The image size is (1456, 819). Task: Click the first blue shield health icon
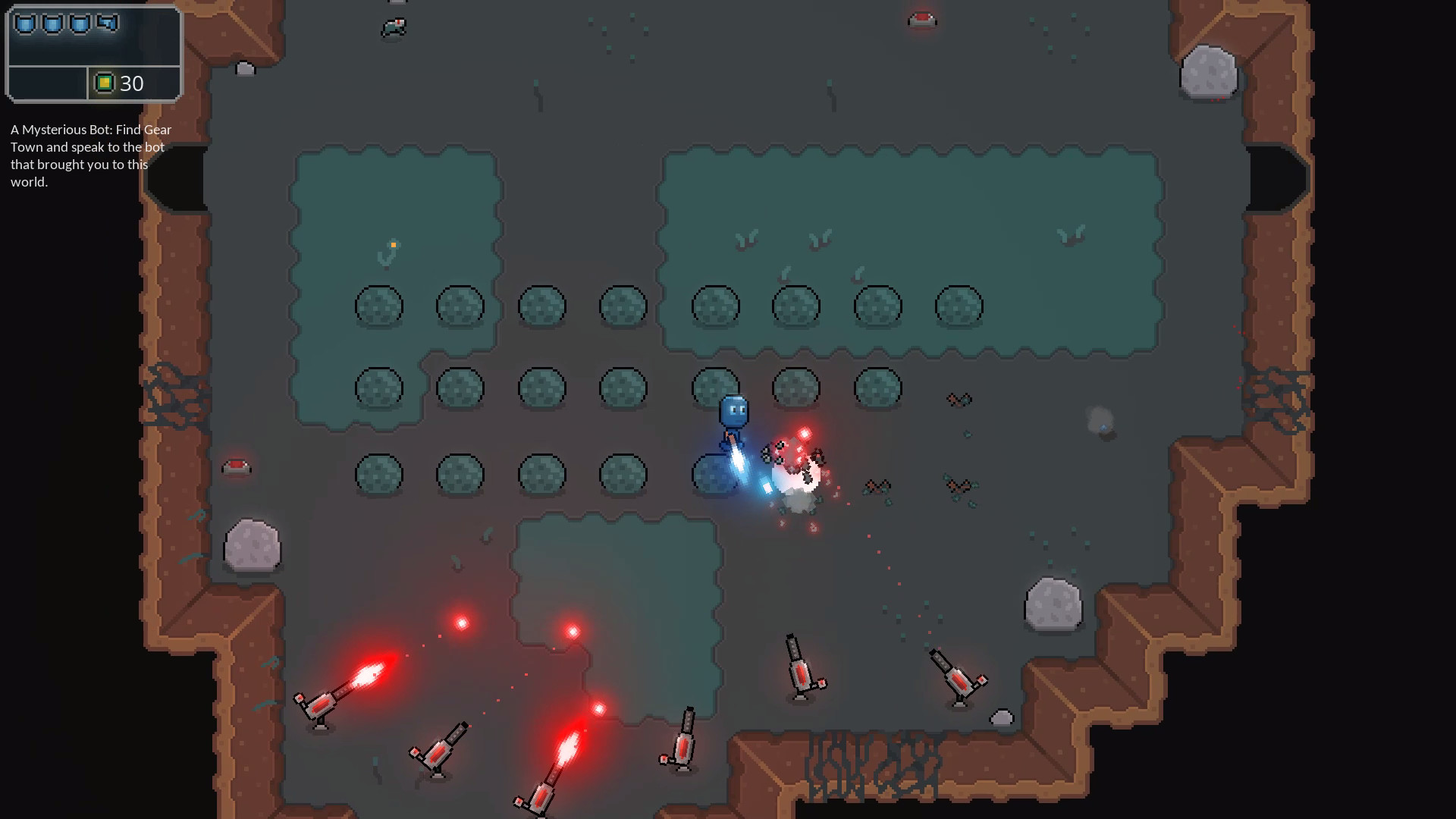click(x=25, y=22)
